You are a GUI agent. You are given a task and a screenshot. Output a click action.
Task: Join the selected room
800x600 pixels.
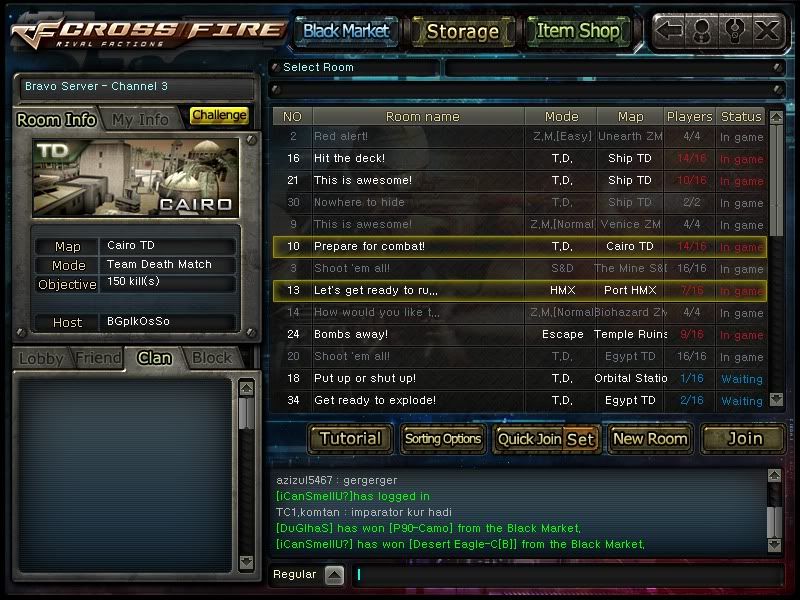tap(744, 438)
